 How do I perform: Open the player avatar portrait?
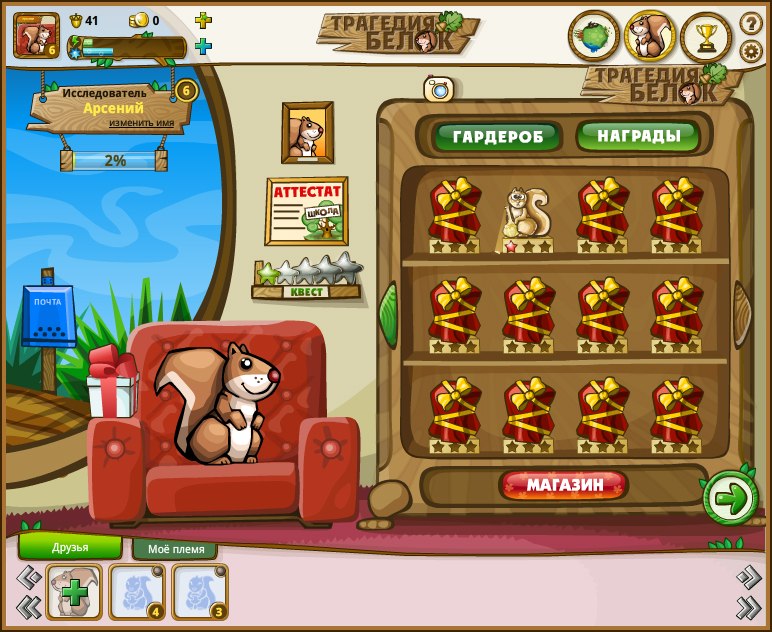coord(36,34)
